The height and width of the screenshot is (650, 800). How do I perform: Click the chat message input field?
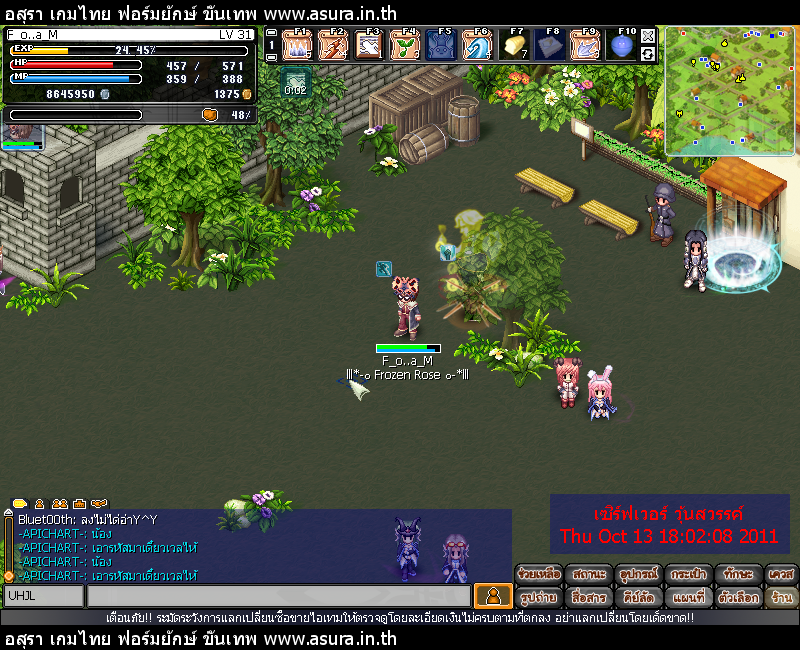[x=278, y=596]
